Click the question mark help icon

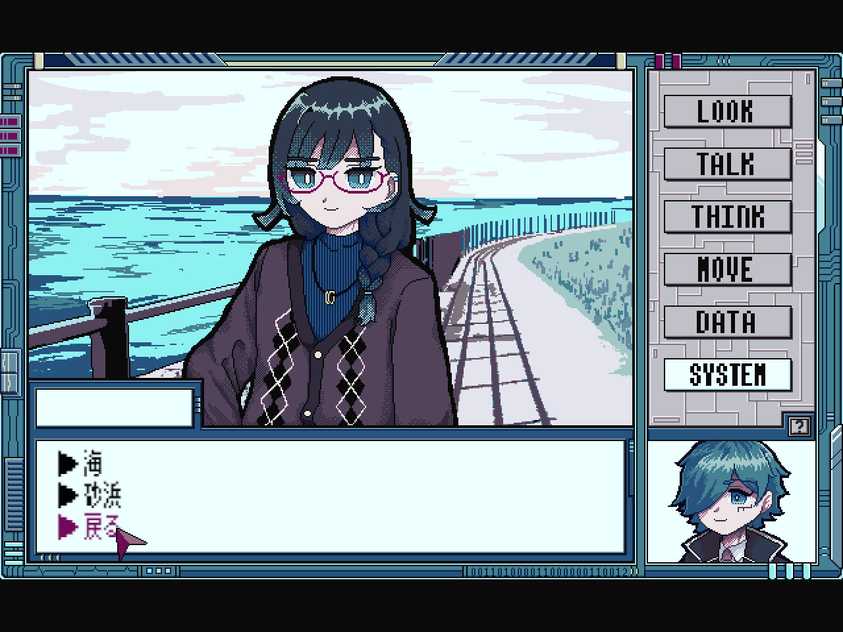pos(797,426)
